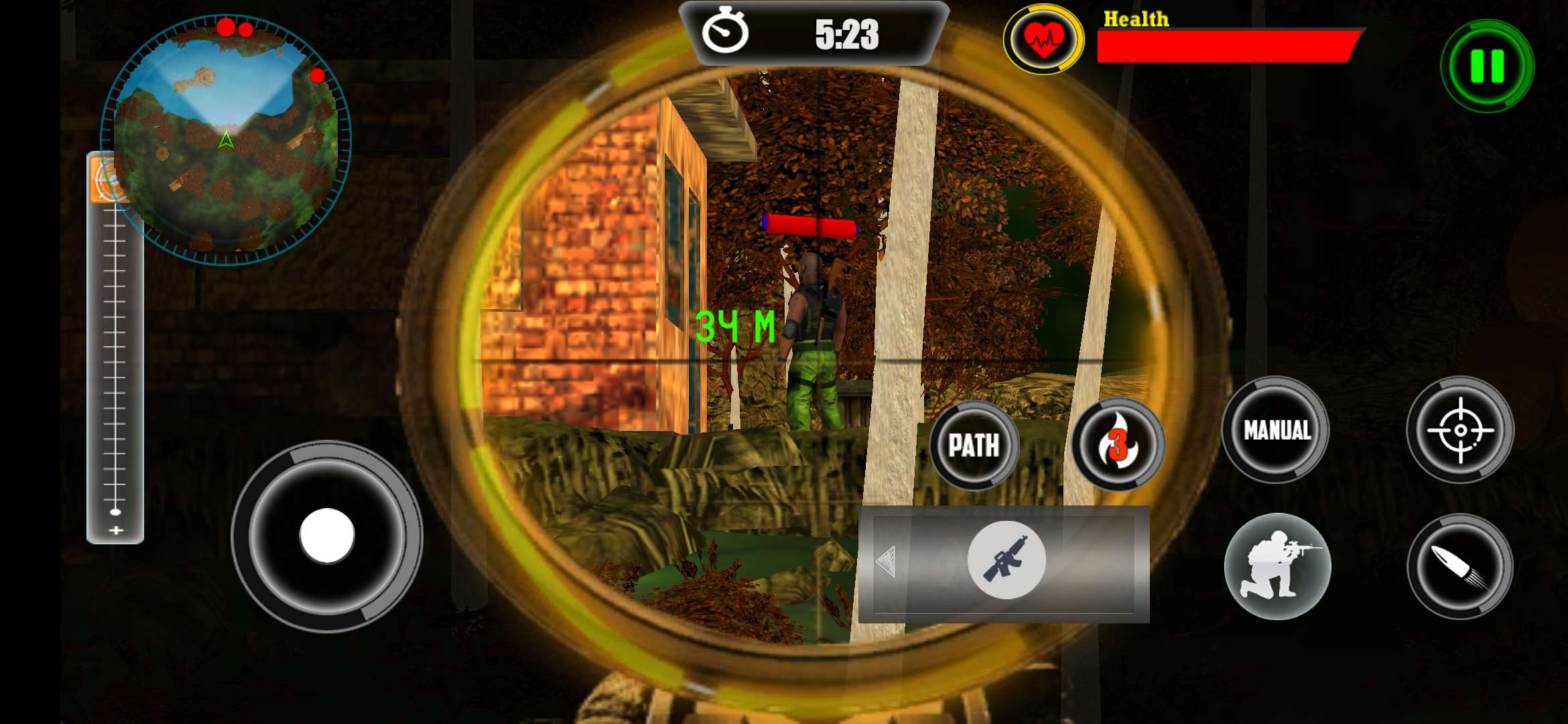Toggle the MANUAL mode button
The image size is (1568, 724).
pyautogui.click(x=1277, y=430)
